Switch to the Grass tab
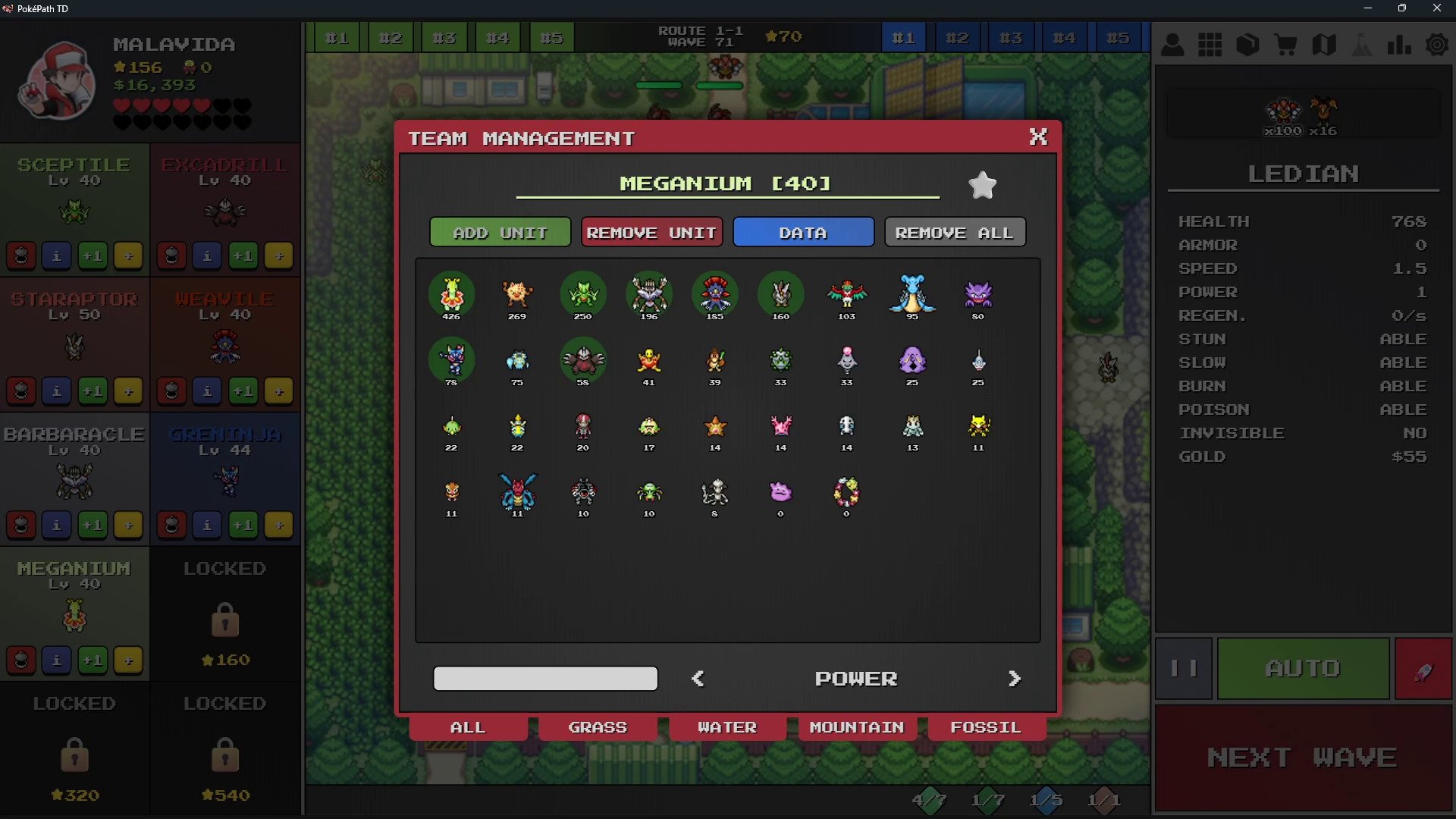The image size is (1456, 819). point(598,727)
